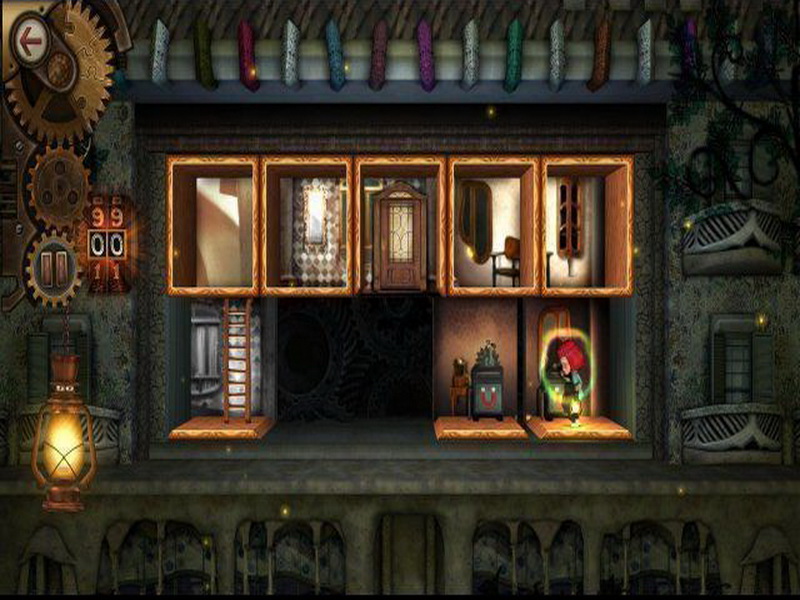Select the room tile with the wooden exit door
800x600 pixels.
click(399, 225)
